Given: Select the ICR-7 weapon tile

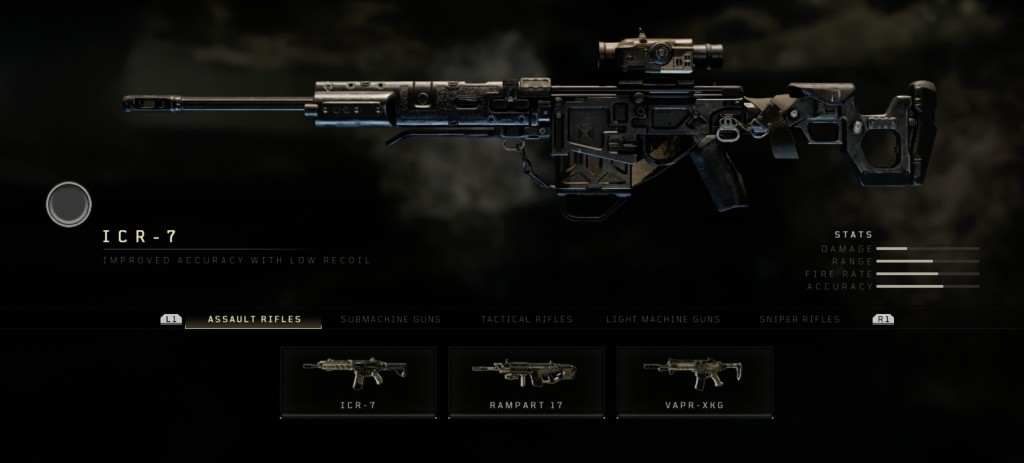Looking at the screenshot, I should (x=358, y=381).
